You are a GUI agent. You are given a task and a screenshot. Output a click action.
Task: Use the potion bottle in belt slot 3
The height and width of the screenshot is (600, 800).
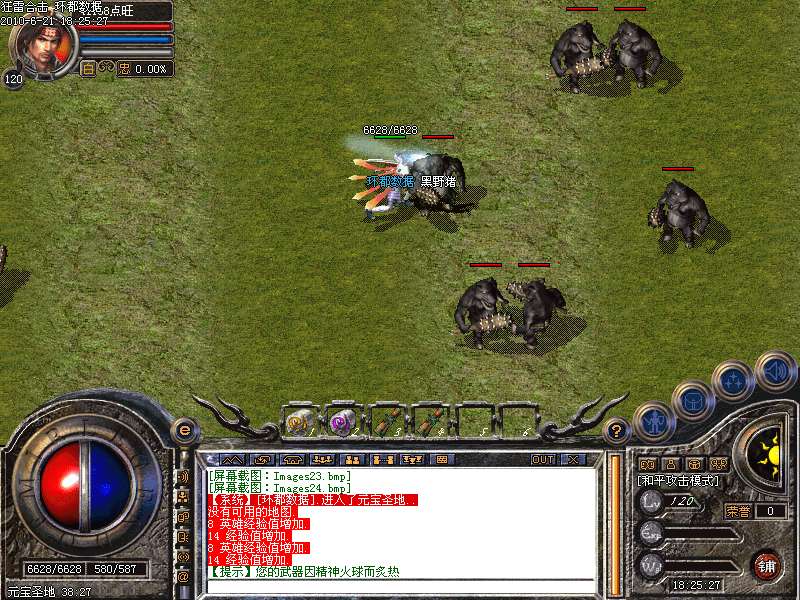pyautogui.click(x=385, y=422)
